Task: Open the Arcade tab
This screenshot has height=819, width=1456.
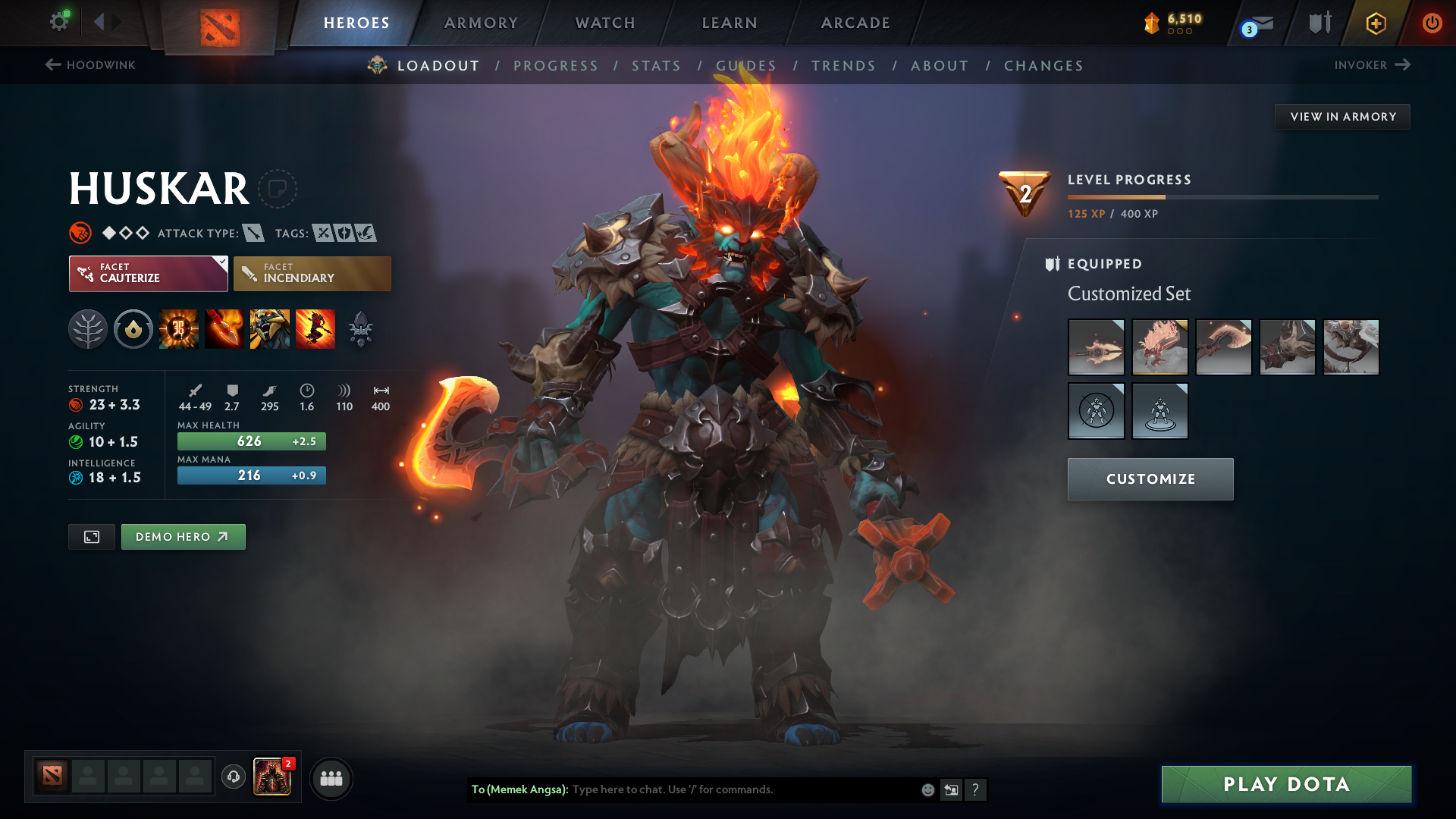Action: coord(855,23)
